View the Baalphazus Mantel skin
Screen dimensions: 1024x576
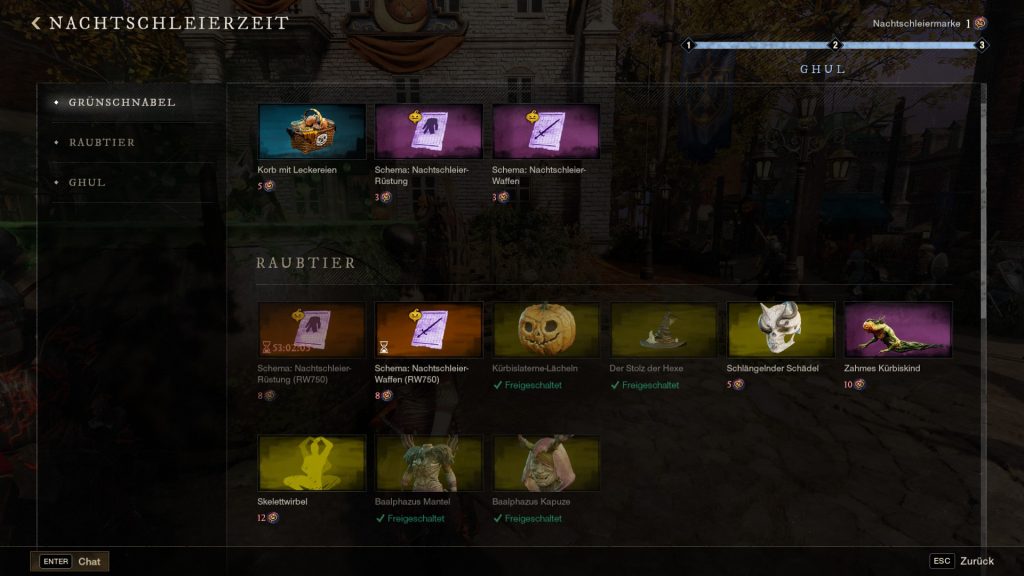[x=428, y=463]
